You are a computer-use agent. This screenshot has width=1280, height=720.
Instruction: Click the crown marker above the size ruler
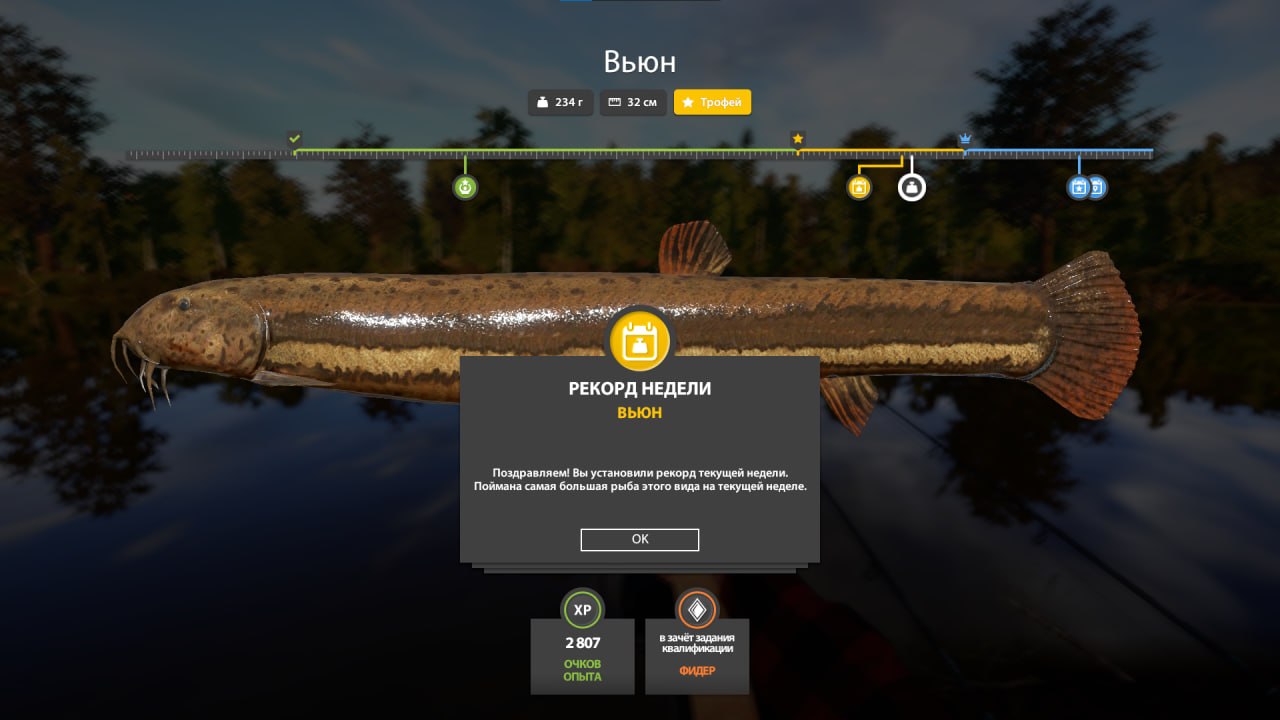[x=963, y=139]
